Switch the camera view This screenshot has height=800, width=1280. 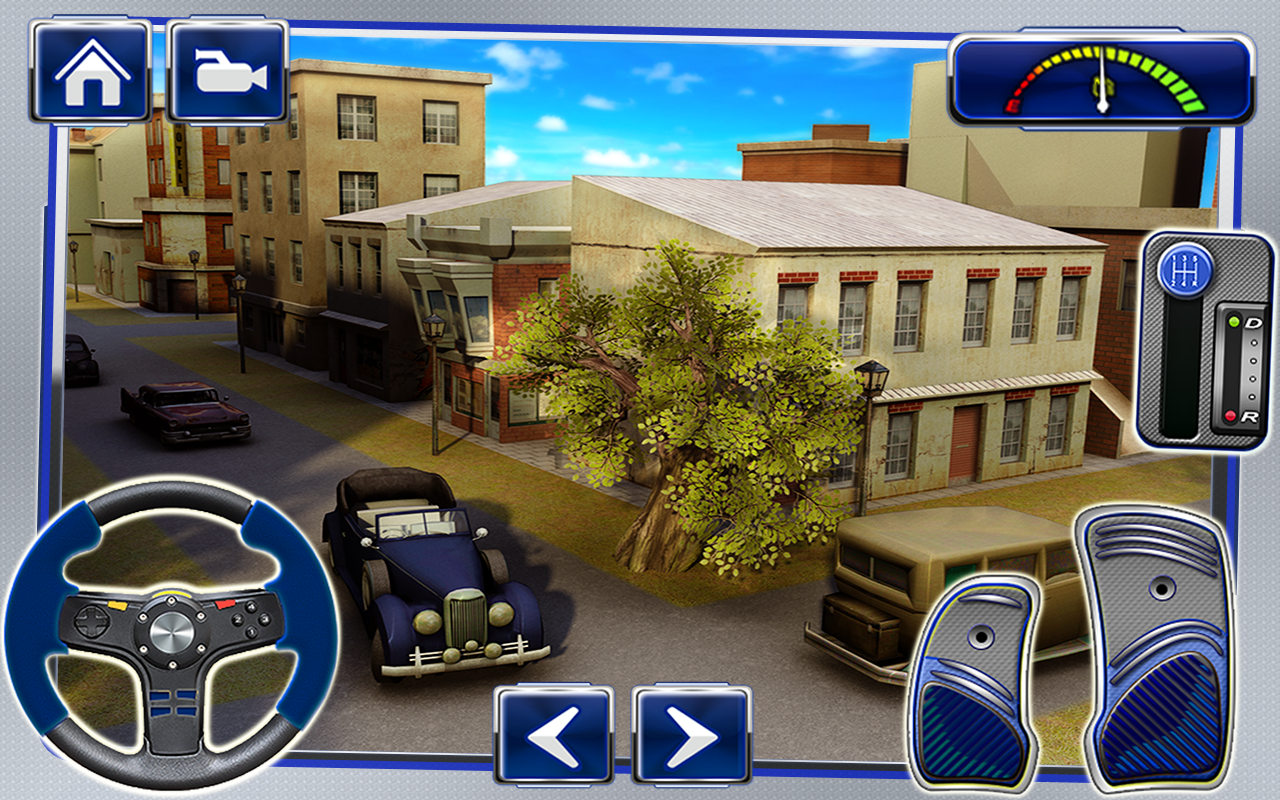pos(229,71)
